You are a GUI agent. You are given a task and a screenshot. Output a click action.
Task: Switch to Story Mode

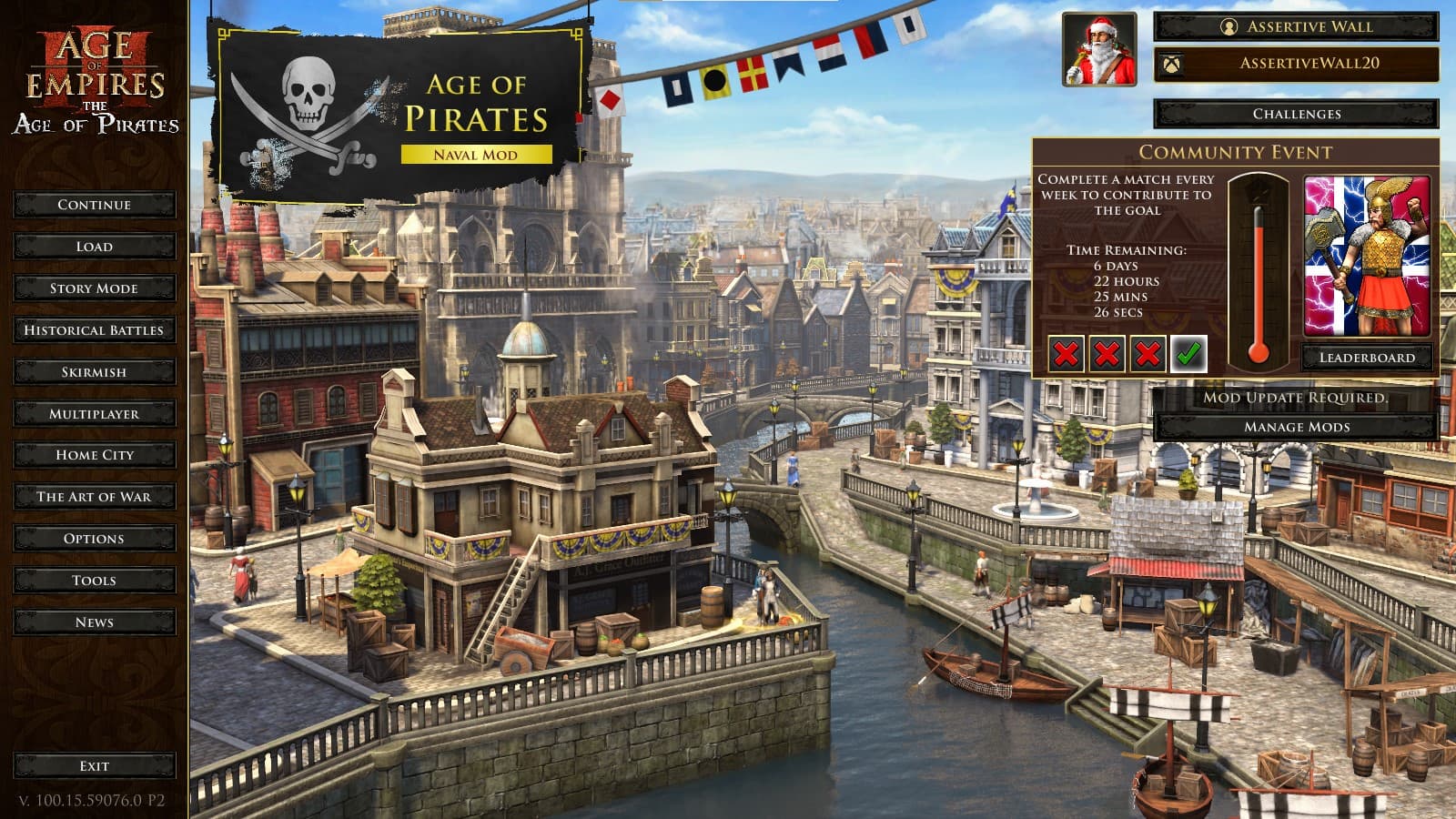pos(94,288)
